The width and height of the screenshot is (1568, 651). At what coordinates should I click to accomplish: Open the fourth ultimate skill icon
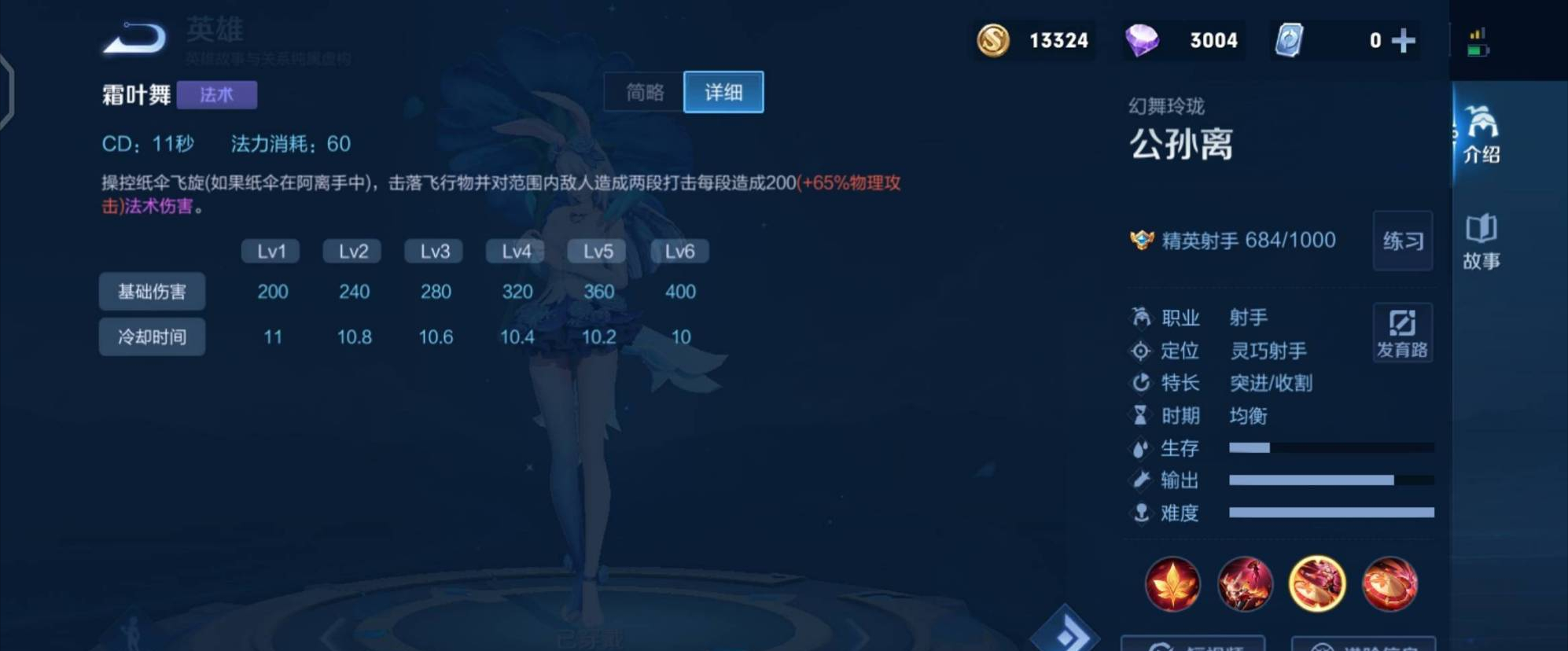[1393, 584]
